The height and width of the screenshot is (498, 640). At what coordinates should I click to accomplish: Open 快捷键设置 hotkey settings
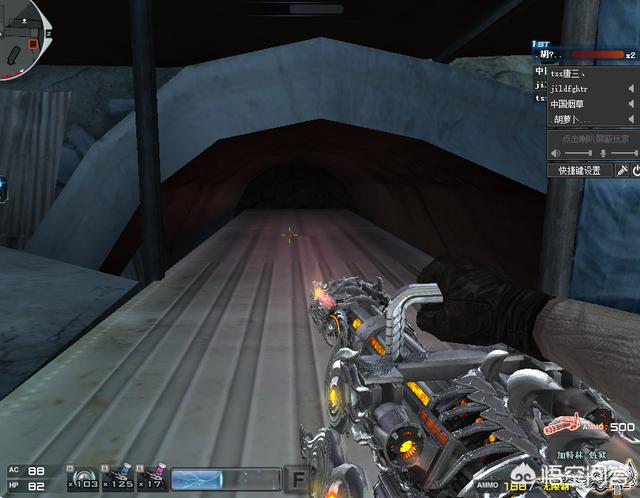point(579,170)
